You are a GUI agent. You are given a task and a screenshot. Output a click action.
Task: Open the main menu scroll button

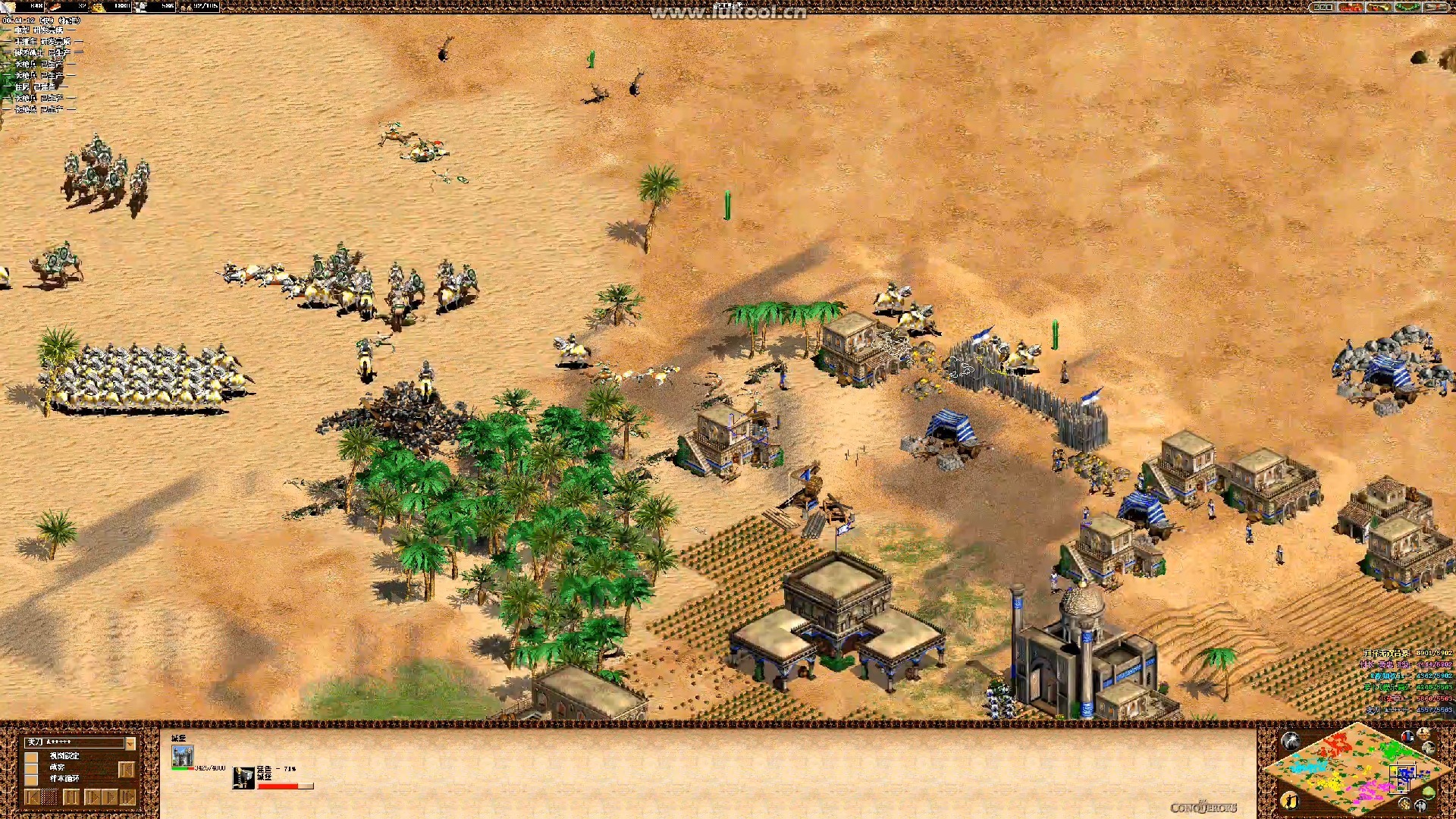coord(1437,7)
